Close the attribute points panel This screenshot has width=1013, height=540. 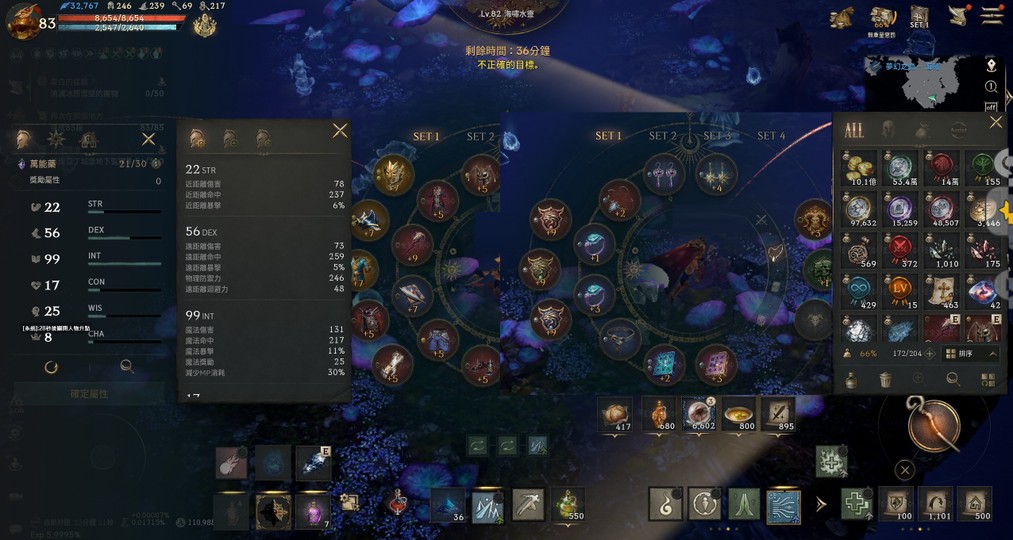[x=149, y=139]
